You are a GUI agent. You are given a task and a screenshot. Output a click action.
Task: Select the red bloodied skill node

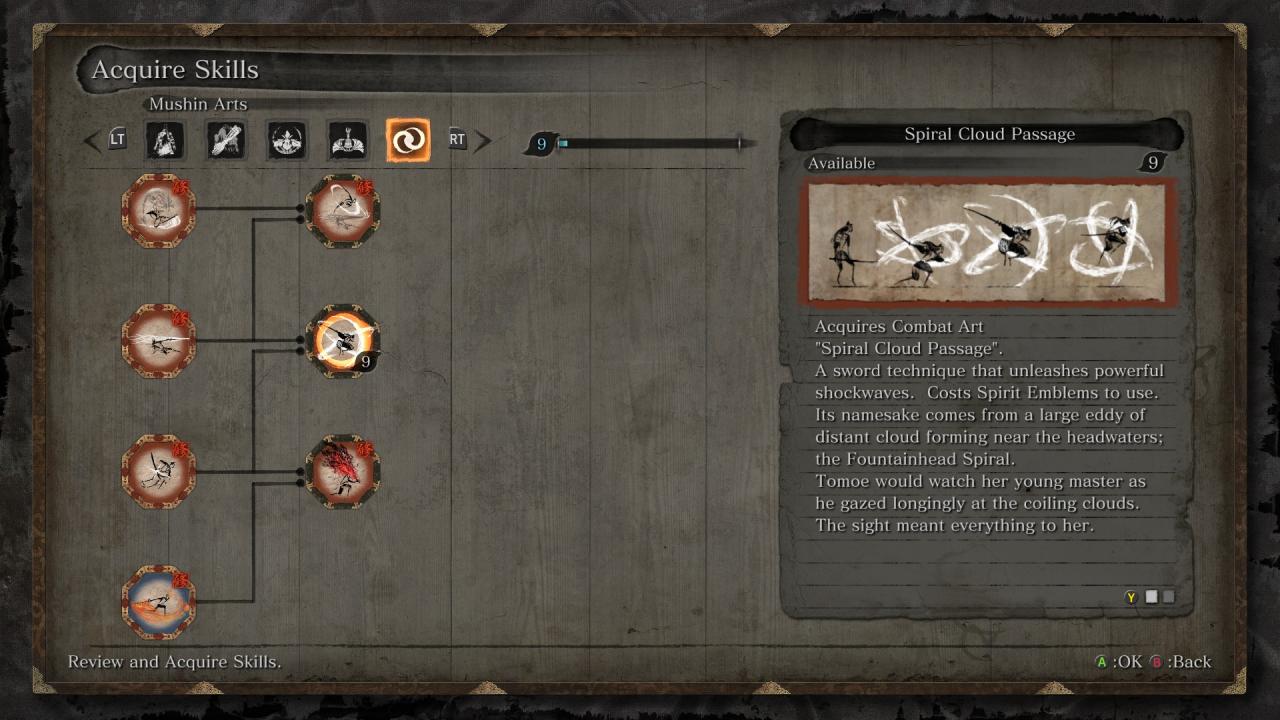click(x=343, y=473)
